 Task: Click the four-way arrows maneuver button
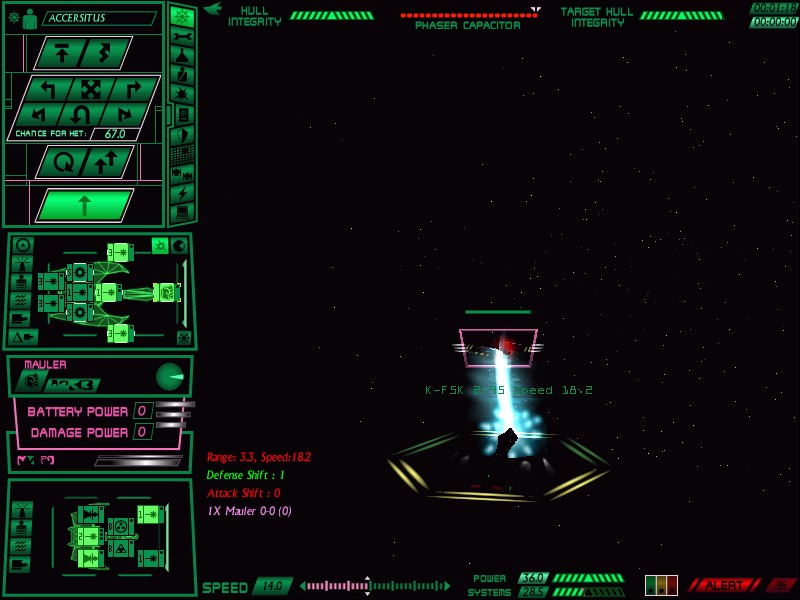(x=90, y=88)
